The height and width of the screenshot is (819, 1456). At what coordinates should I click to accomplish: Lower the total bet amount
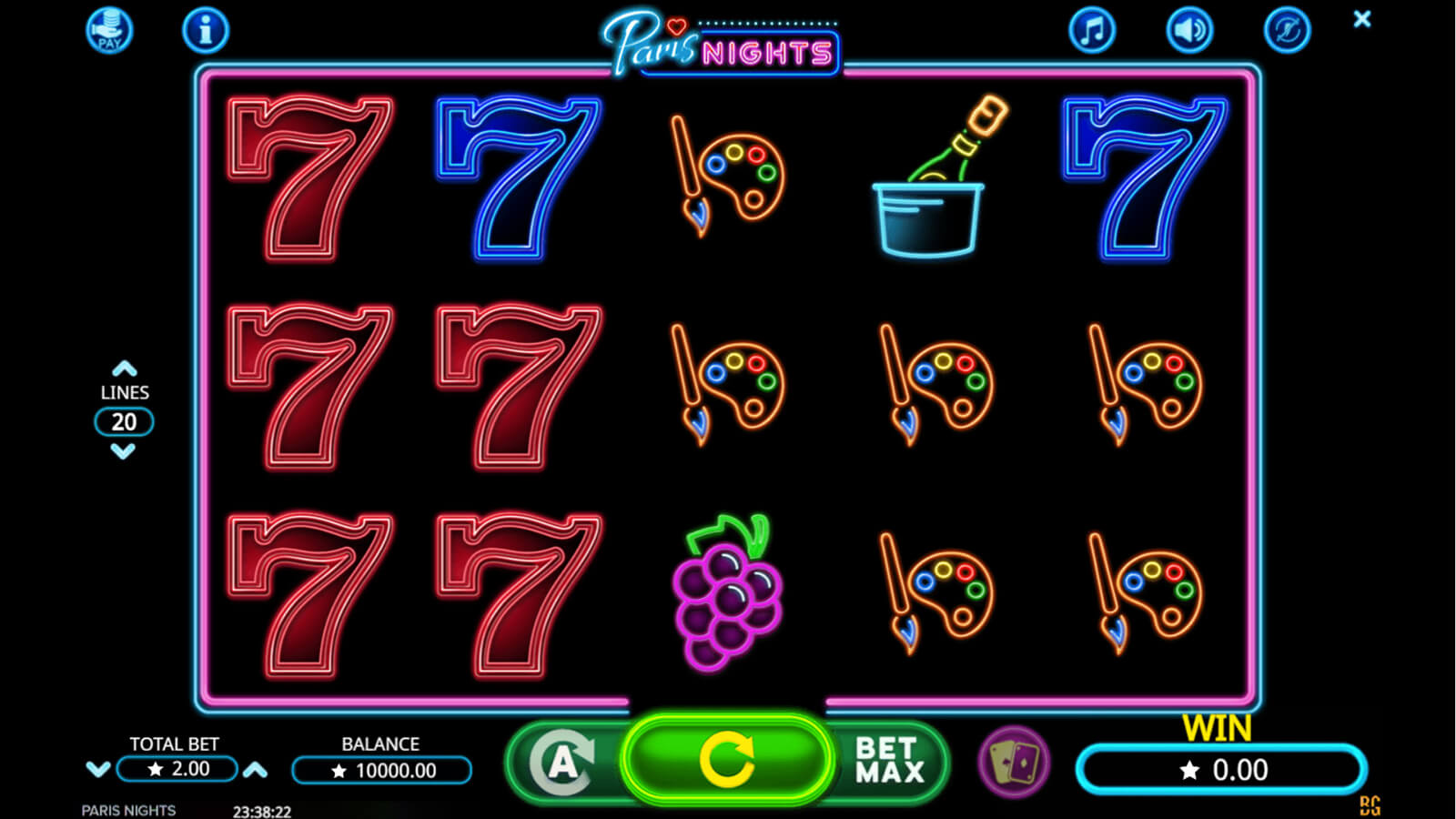click(x=97, y=770)
